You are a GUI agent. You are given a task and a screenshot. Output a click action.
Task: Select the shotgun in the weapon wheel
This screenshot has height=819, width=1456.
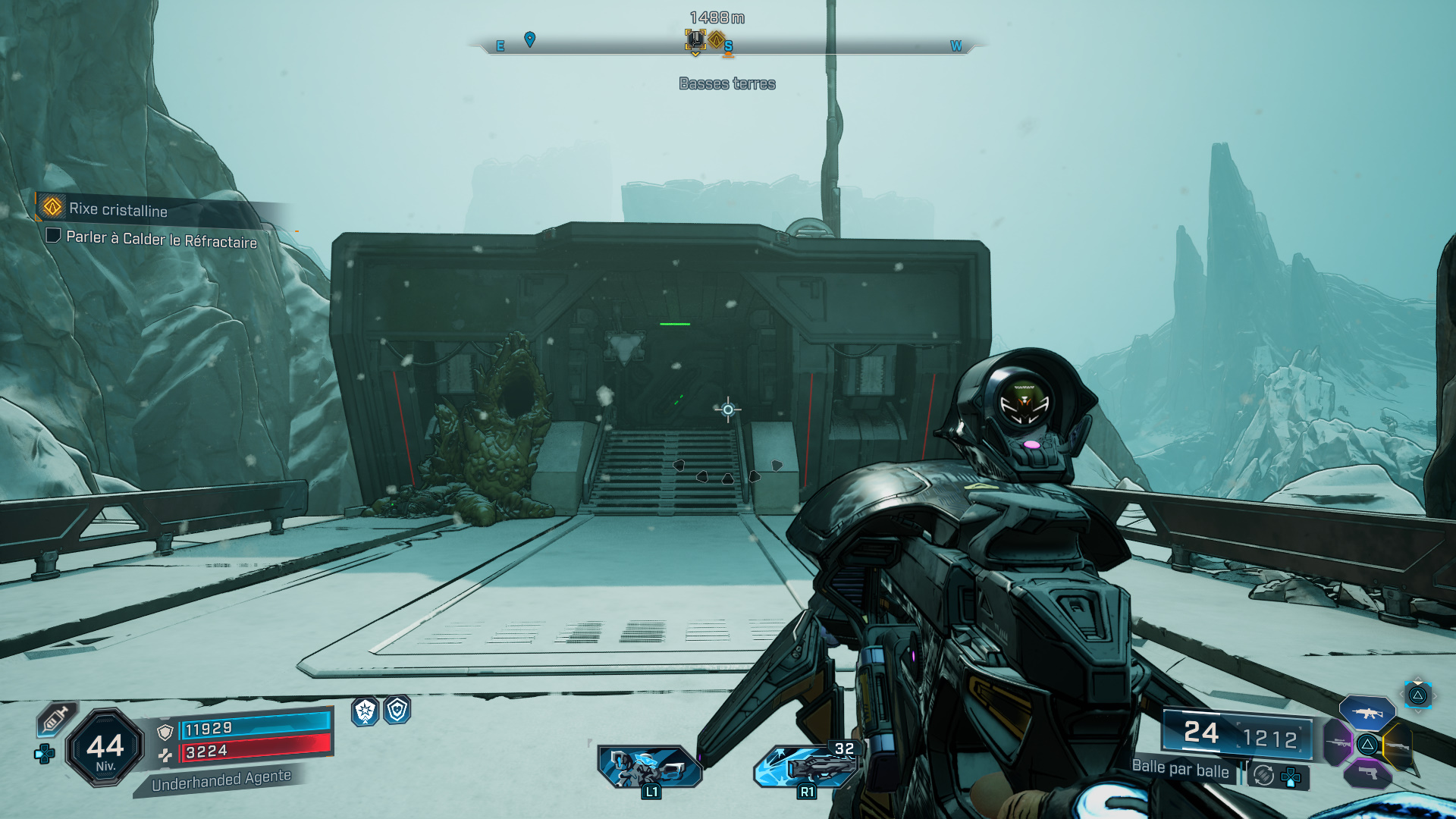pos(1397,745)
